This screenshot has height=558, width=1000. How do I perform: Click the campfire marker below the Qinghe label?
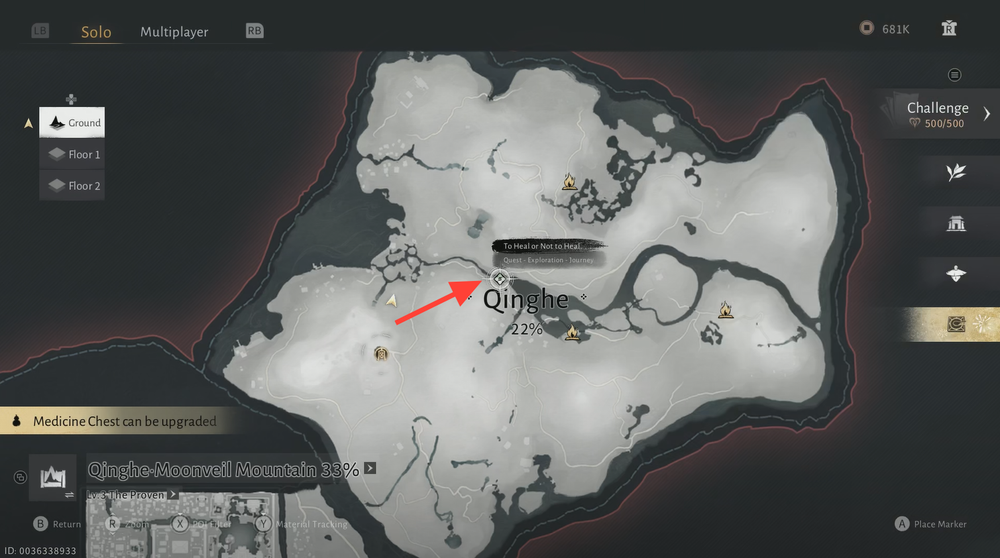(572, 332)
